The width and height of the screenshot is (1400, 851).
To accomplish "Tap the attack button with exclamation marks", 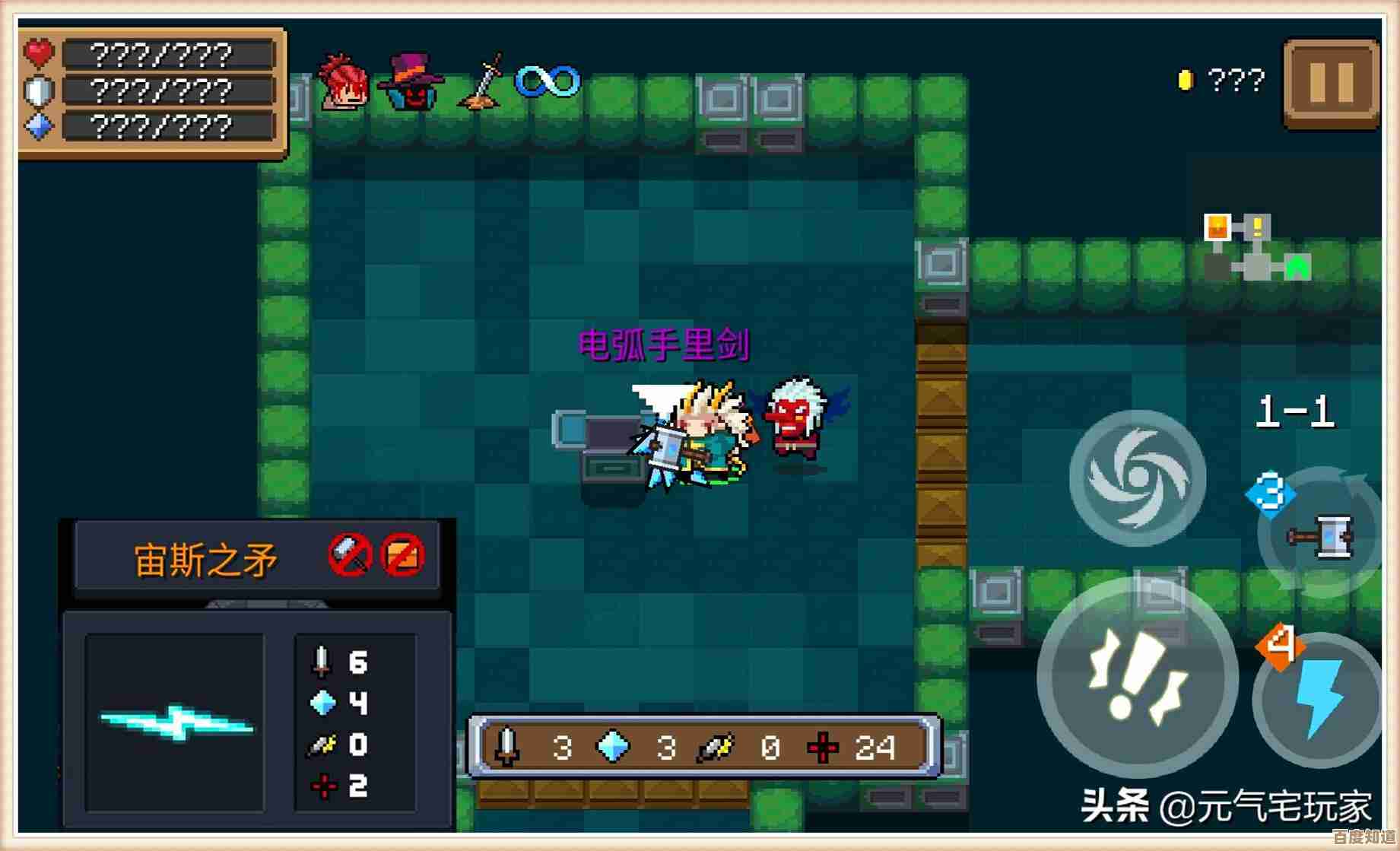I will click(1137, 678).
